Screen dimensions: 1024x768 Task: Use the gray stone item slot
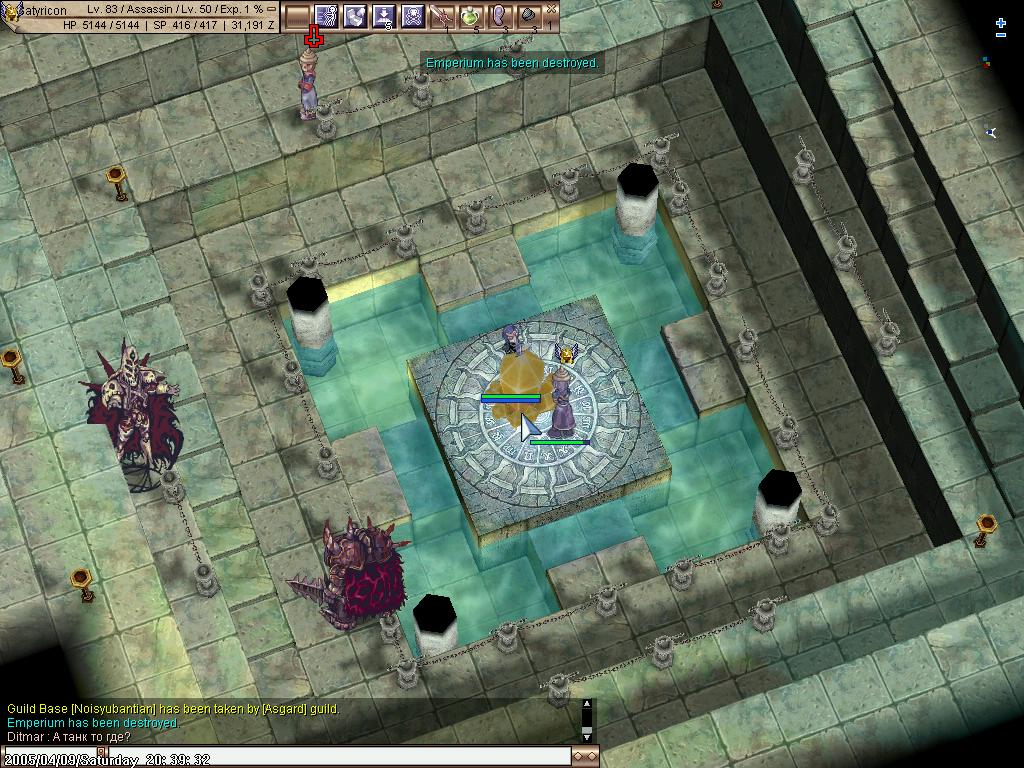(x=527, y=16)
